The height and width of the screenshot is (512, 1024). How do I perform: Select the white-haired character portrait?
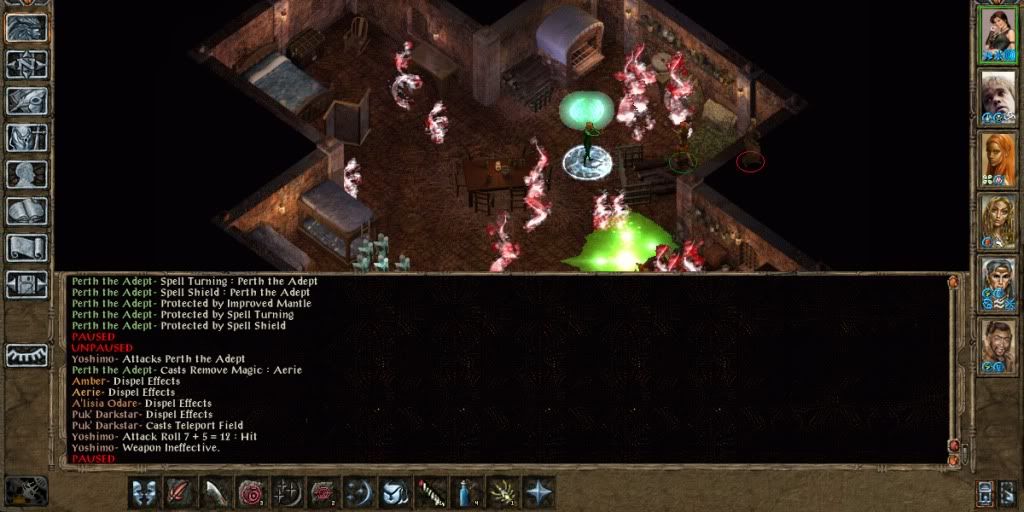(996, 97)
